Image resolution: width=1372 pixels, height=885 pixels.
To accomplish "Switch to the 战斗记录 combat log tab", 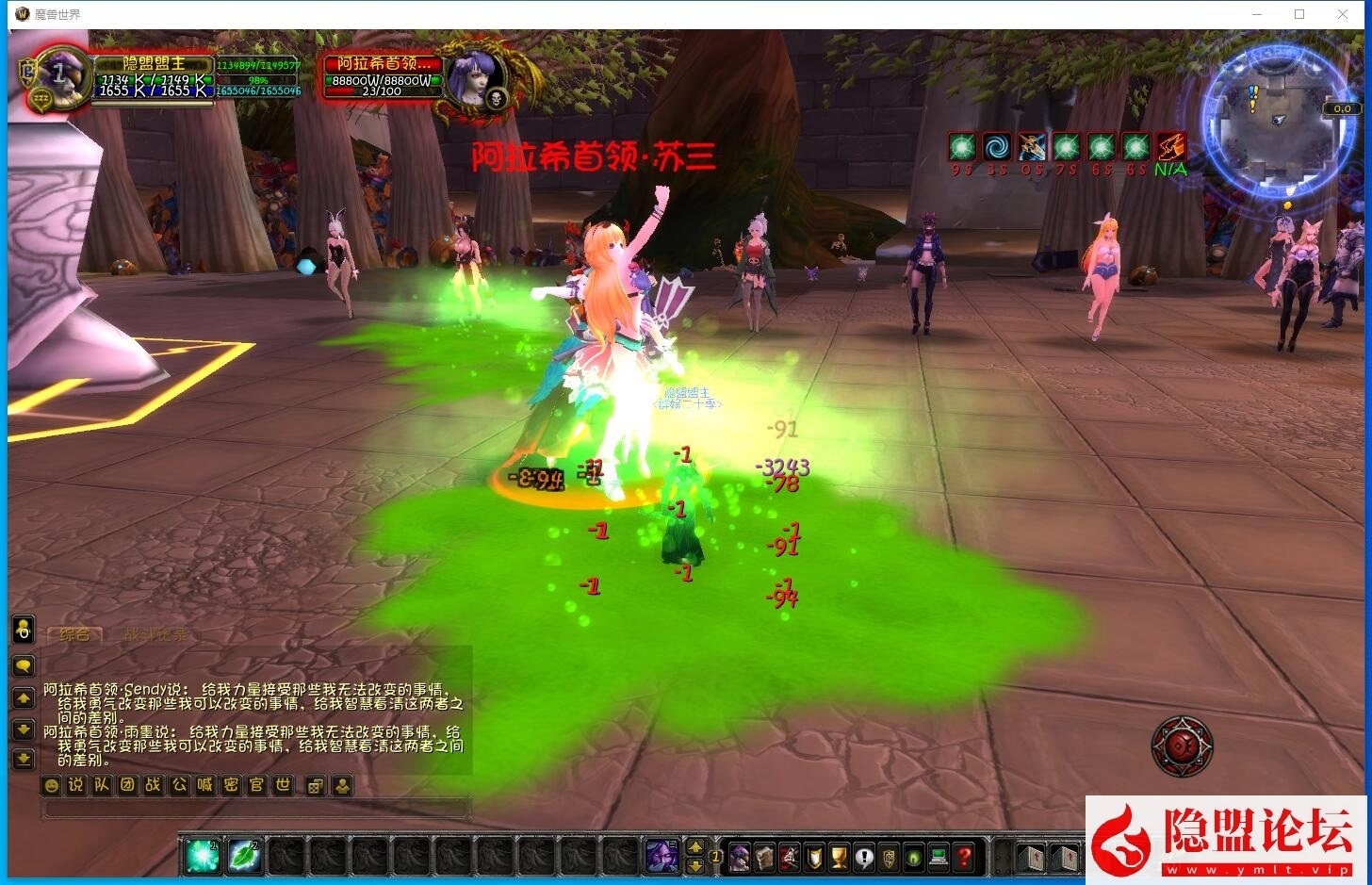I will (156, 633).
